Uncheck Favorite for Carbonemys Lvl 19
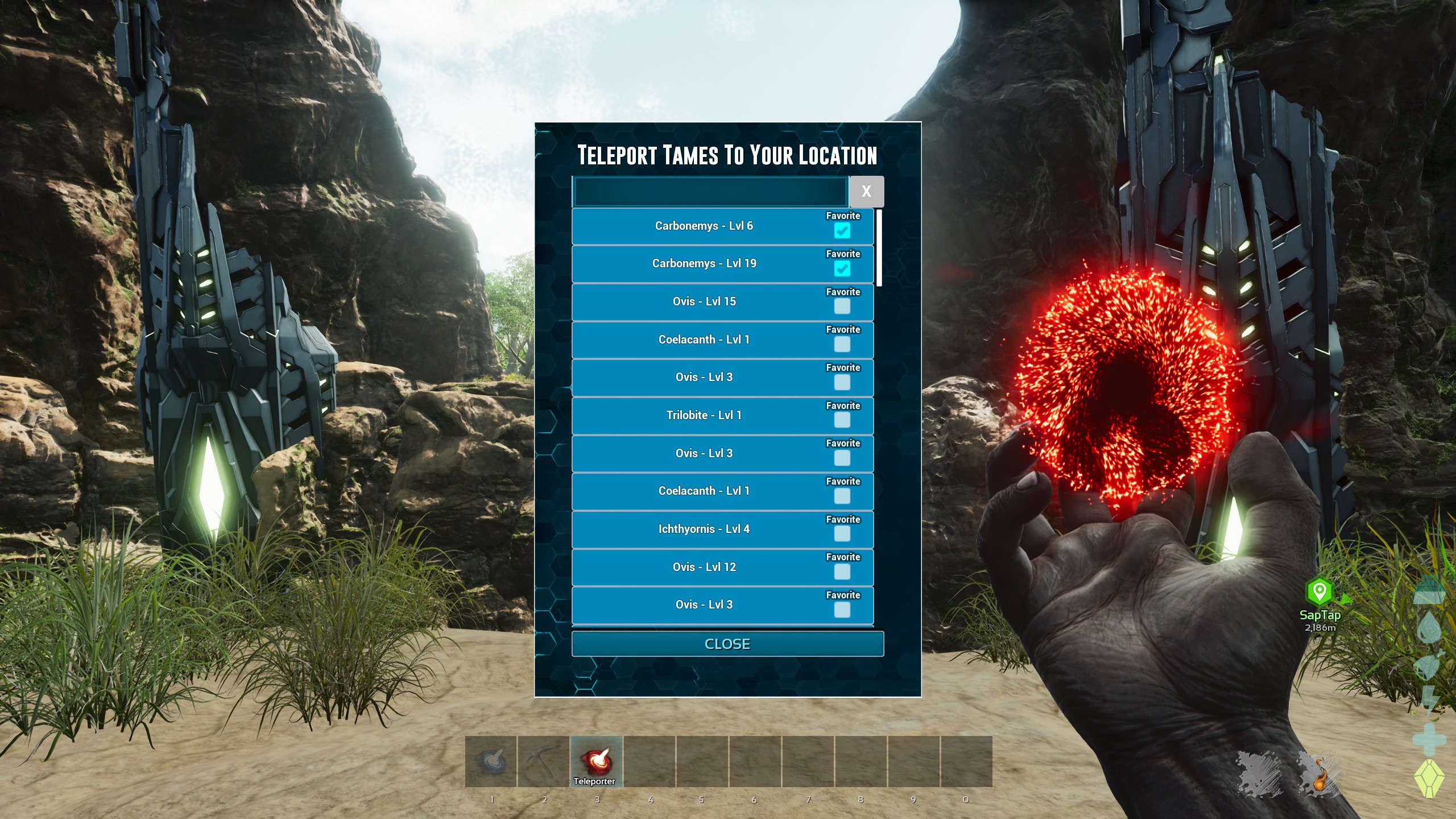 tap(842, 269)
